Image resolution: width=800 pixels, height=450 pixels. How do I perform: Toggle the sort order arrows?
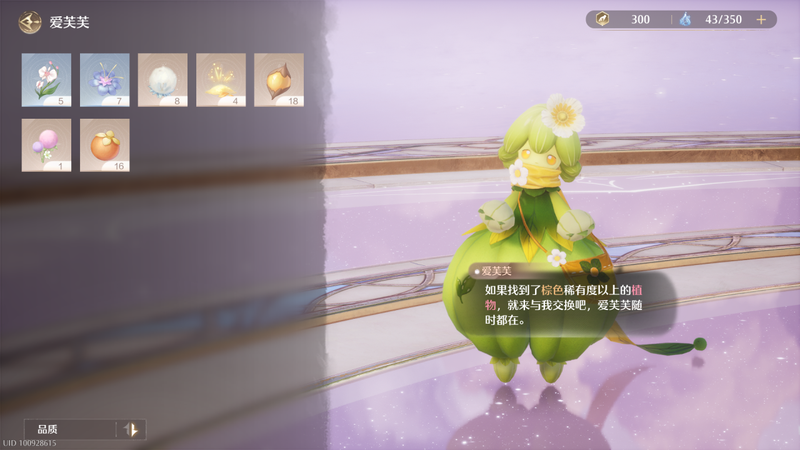[131, 429]
